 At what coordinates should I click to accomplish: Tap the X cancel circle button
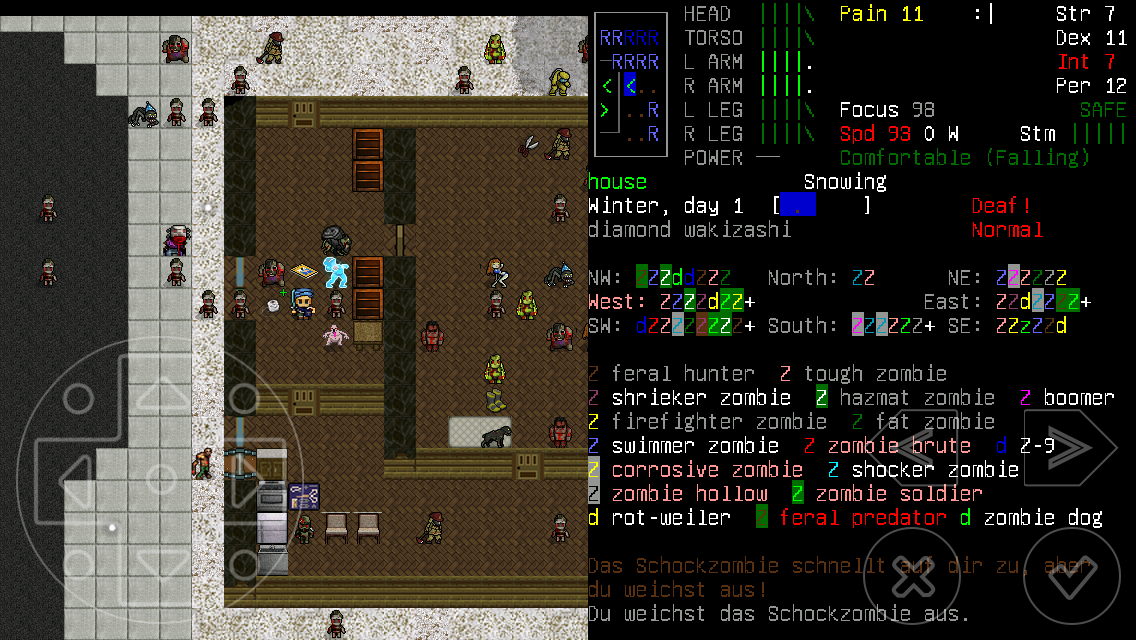pyautogui.click(x=912, y=574)
